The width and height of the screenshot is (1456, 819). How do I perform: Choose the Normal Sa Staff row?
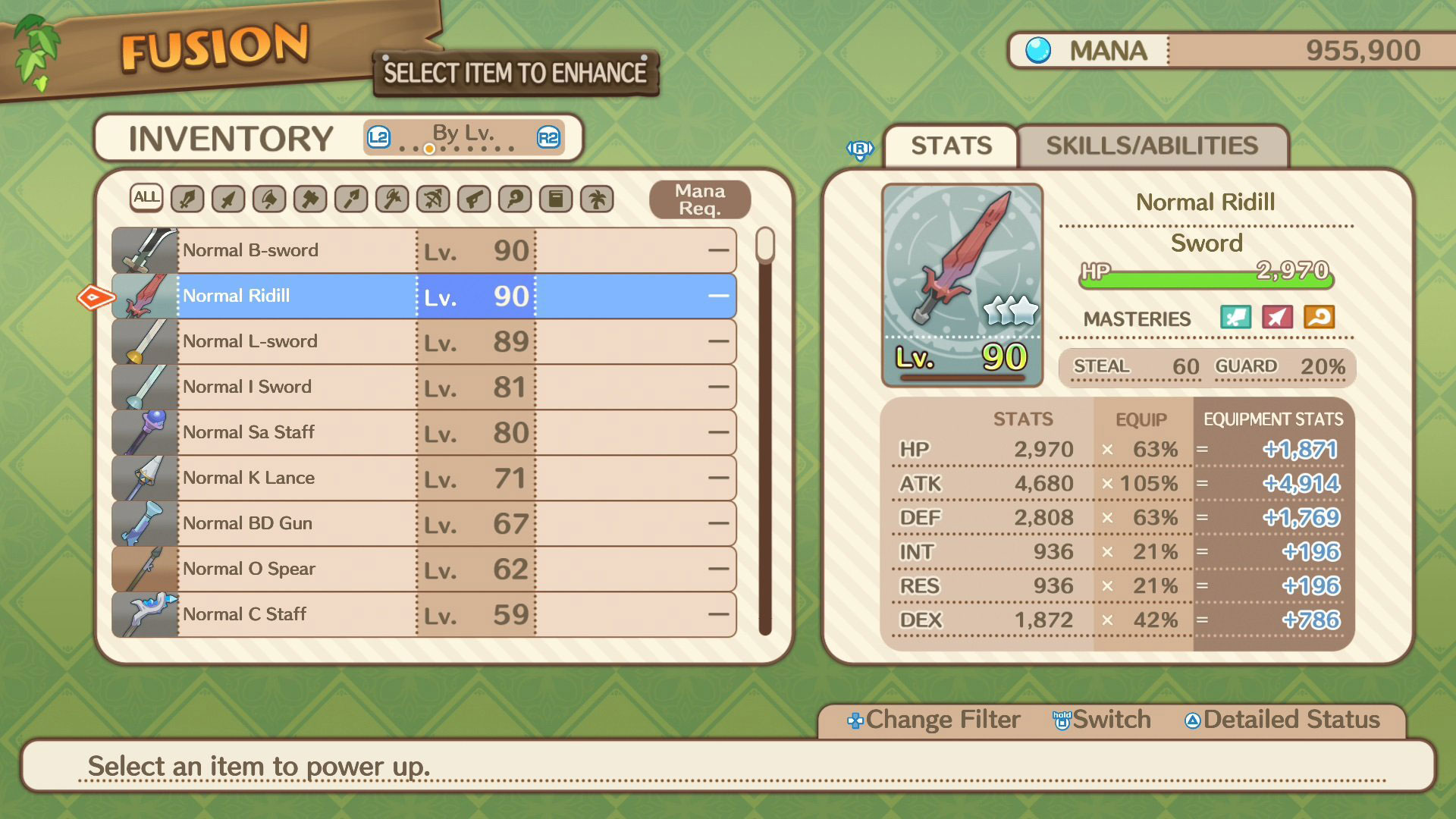point(423,432)
